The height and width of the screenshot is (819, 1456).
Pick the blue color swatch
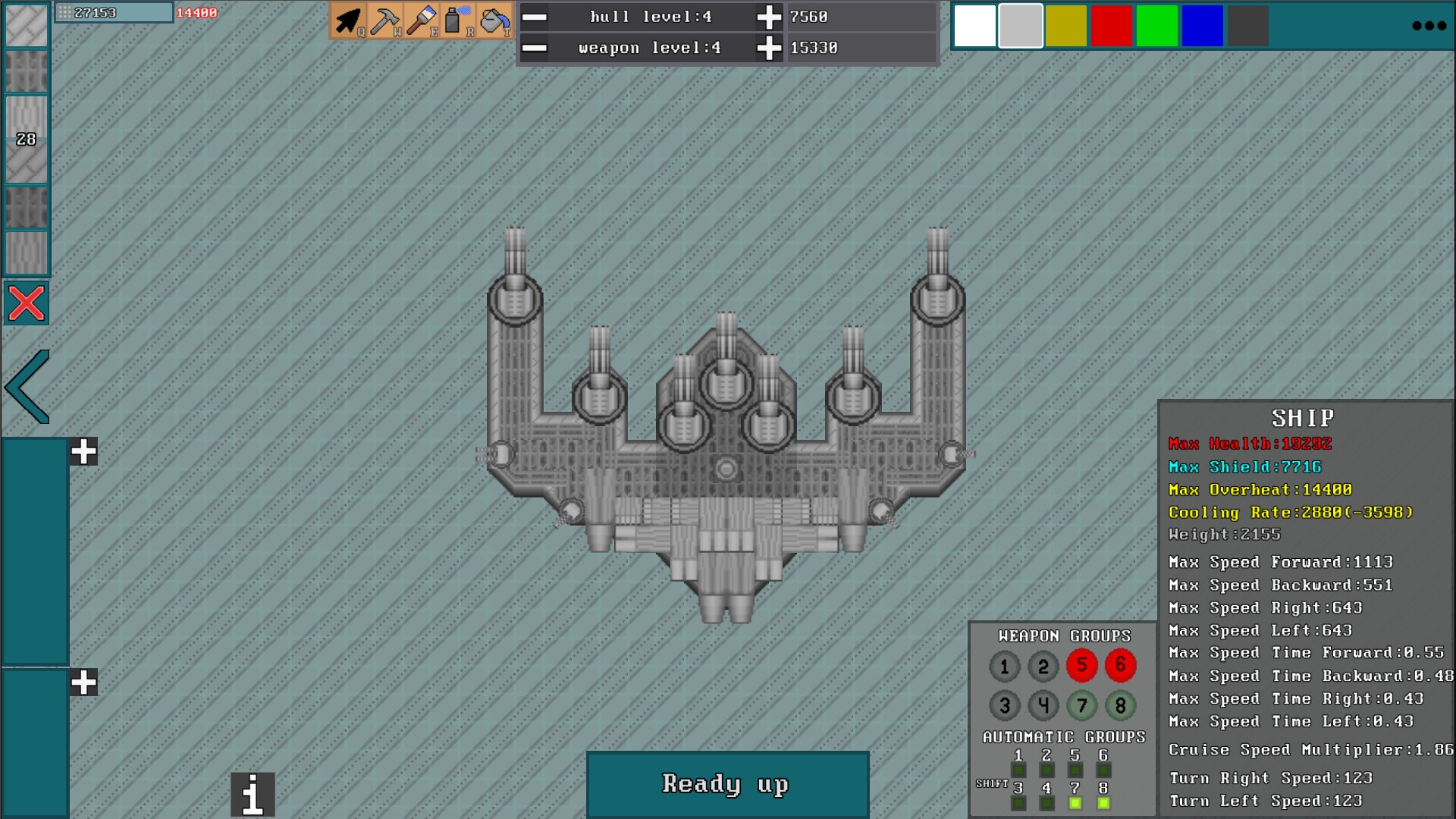(1202, 26)
